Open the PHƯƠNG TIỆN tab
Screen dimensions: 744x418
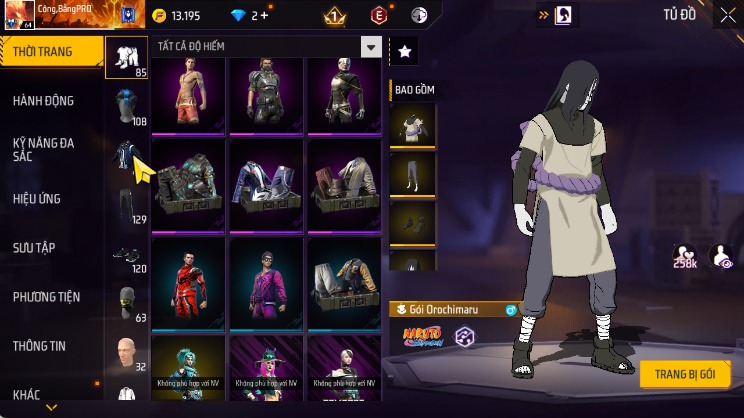pos(46,297)
